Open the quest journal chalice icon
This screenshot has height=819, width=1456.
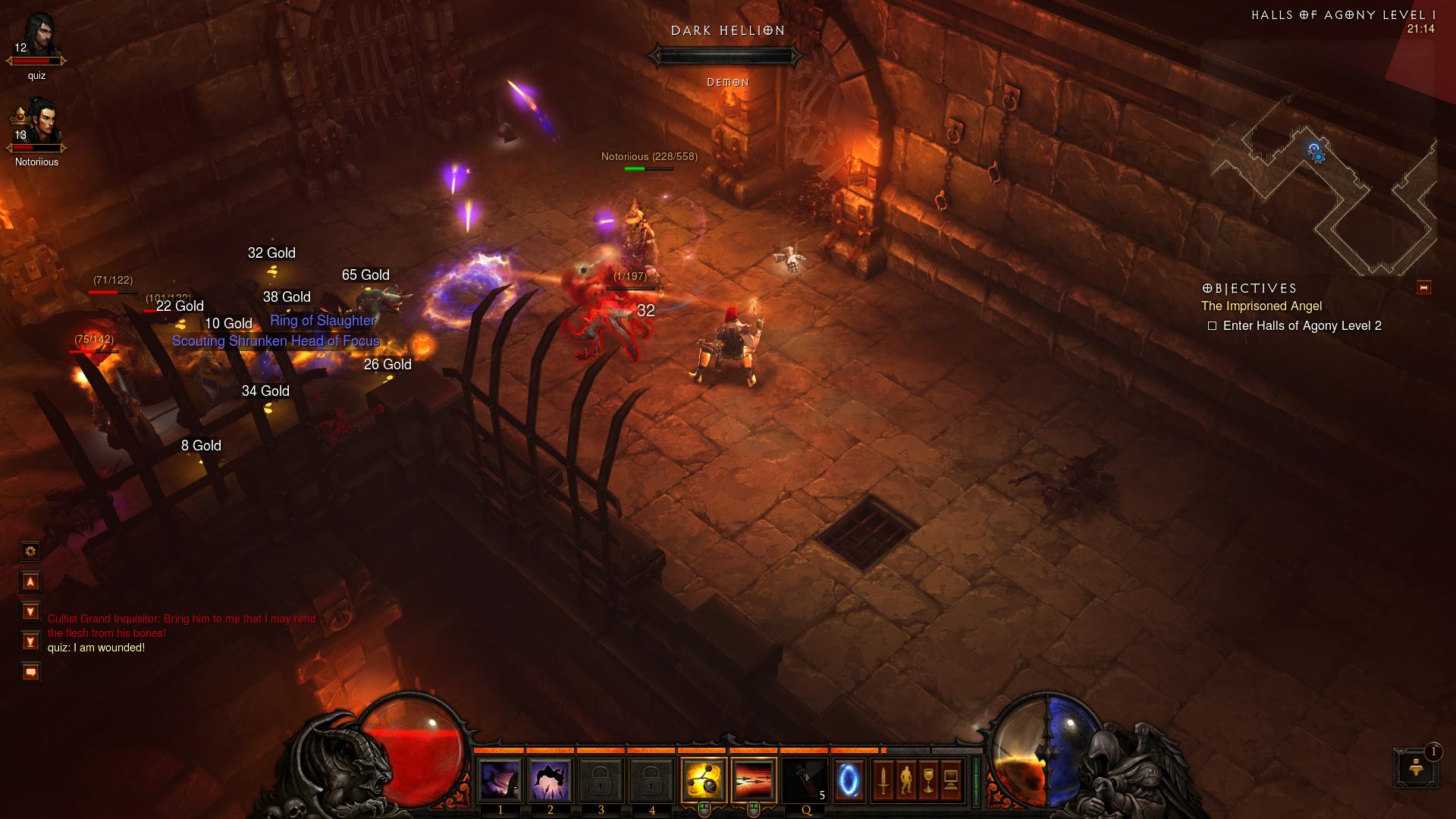pos(928,780)
